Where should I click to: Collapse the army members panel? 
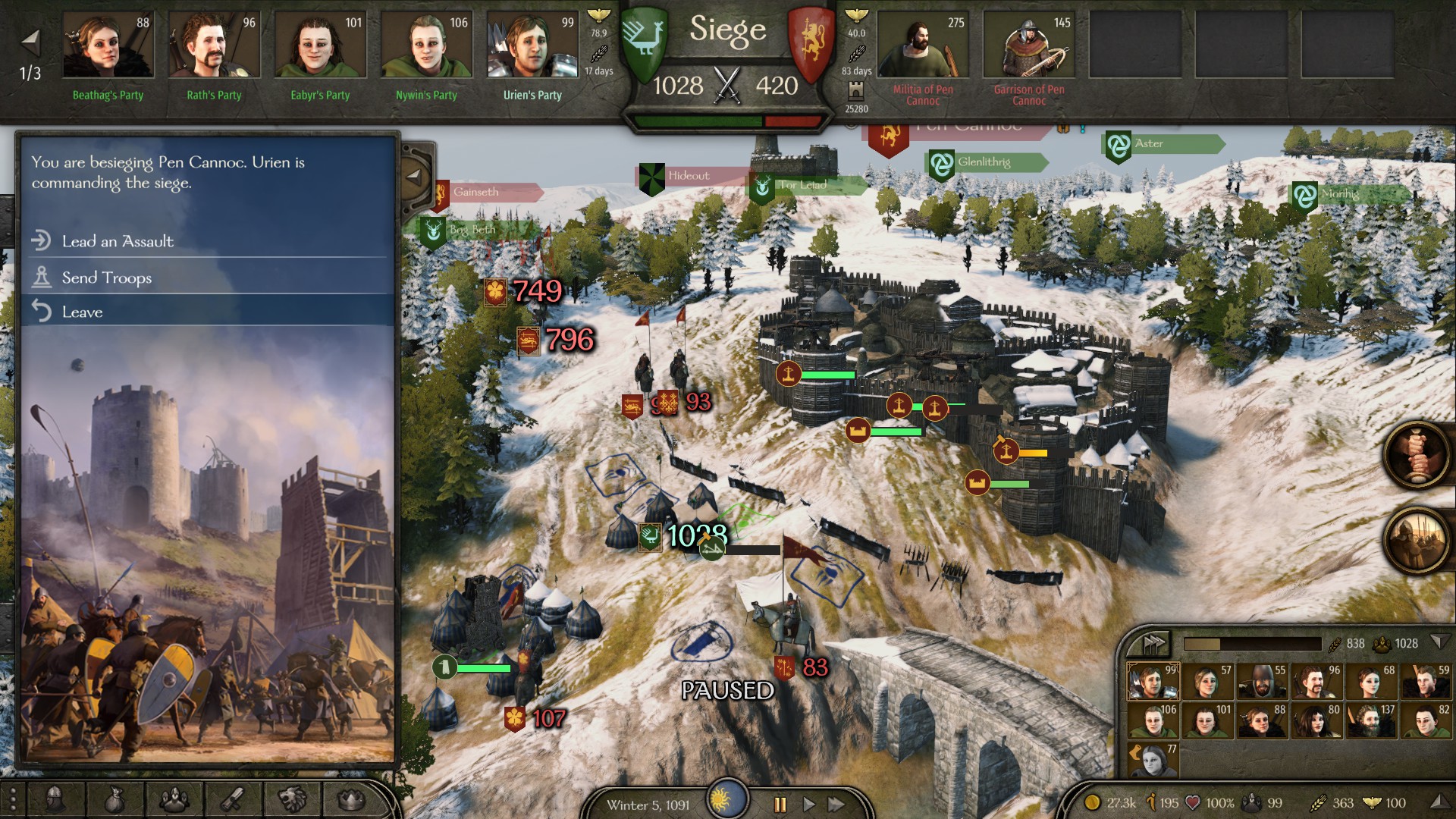[1439, 642]
